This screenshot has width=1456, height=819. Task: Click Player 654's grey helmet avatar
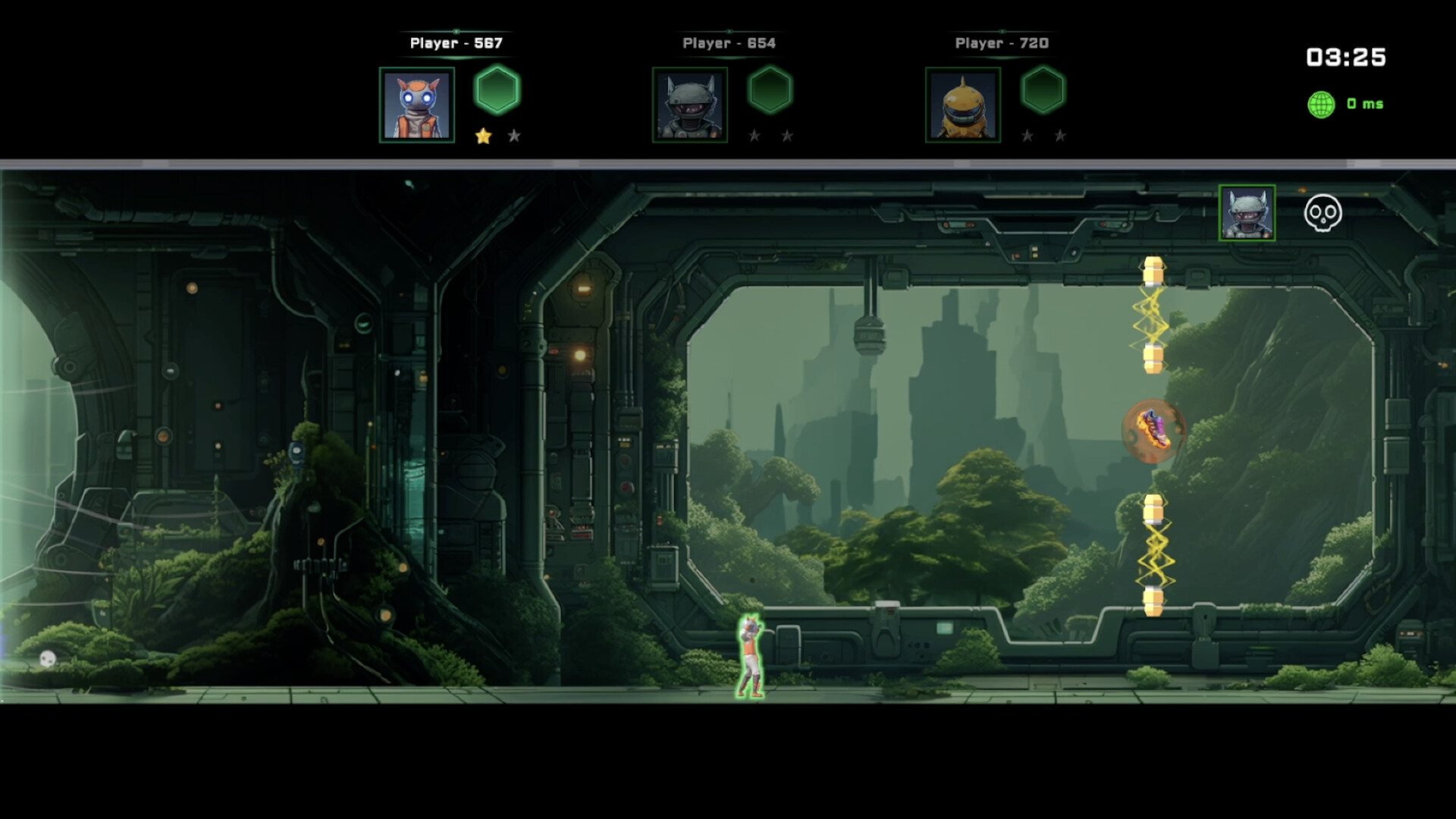(689, 104)
